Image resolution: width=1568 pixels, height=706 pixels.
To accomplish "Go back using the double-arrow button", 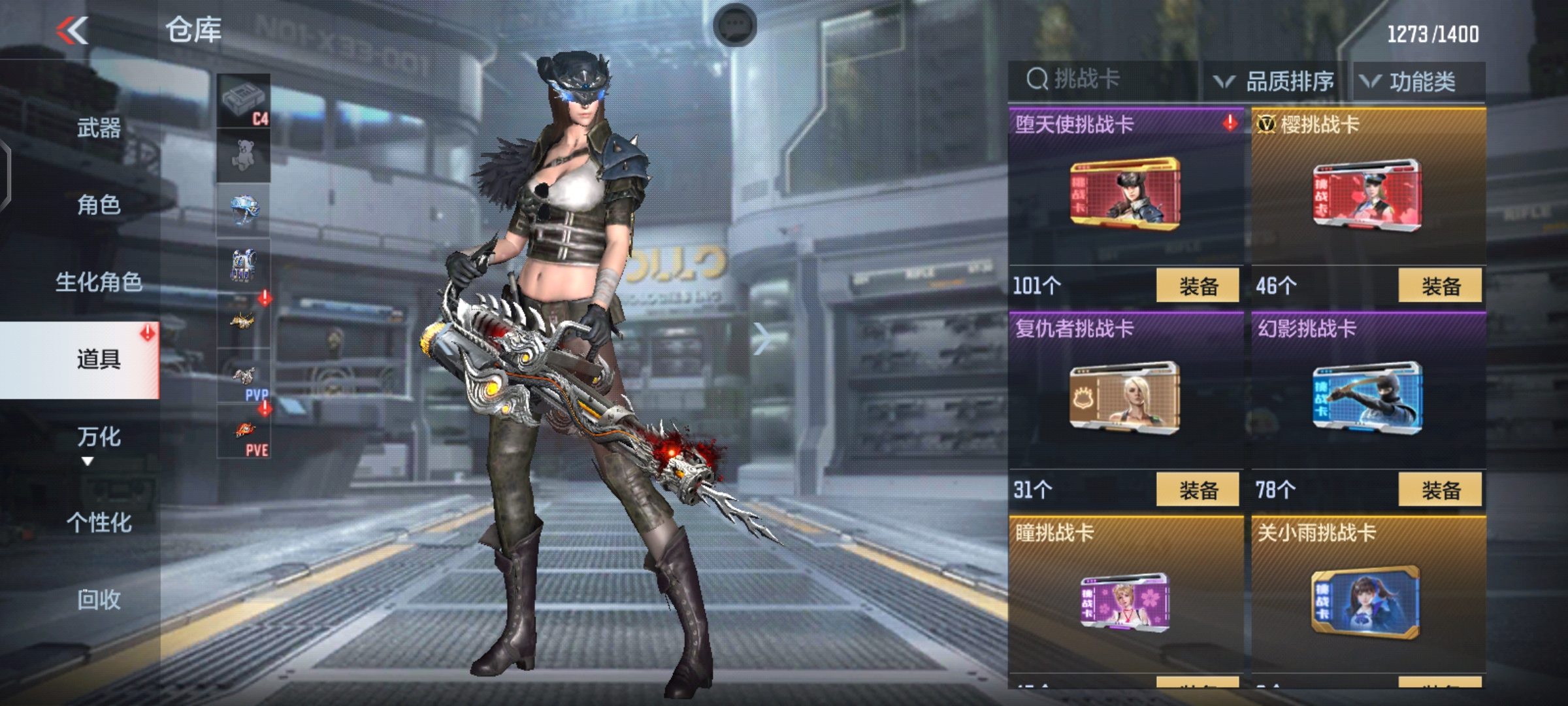I will click(73, 31).
